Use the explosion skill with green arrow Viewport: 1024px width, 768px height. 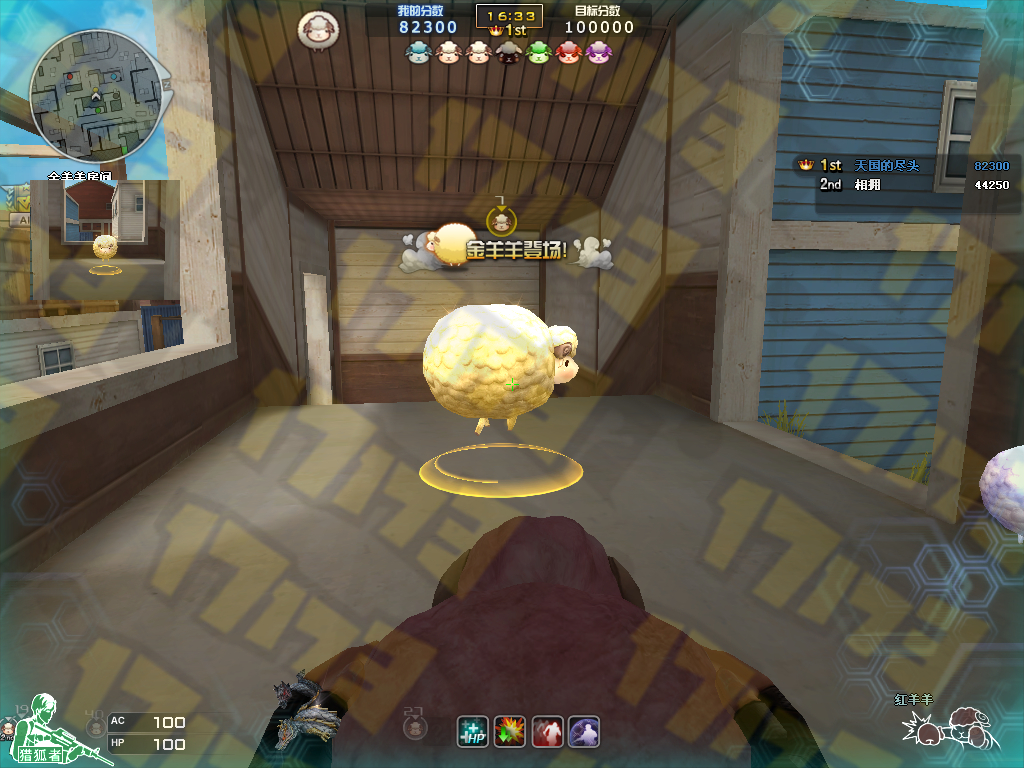(510, 731)
